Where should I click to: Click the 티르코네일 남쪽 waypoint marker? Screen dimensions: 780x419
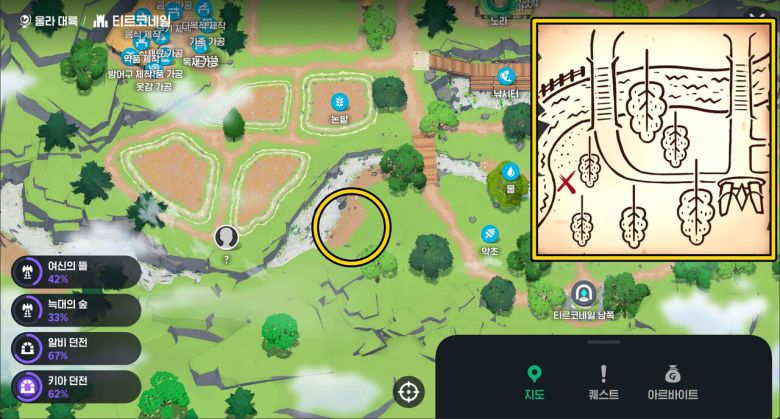[582, 295]
